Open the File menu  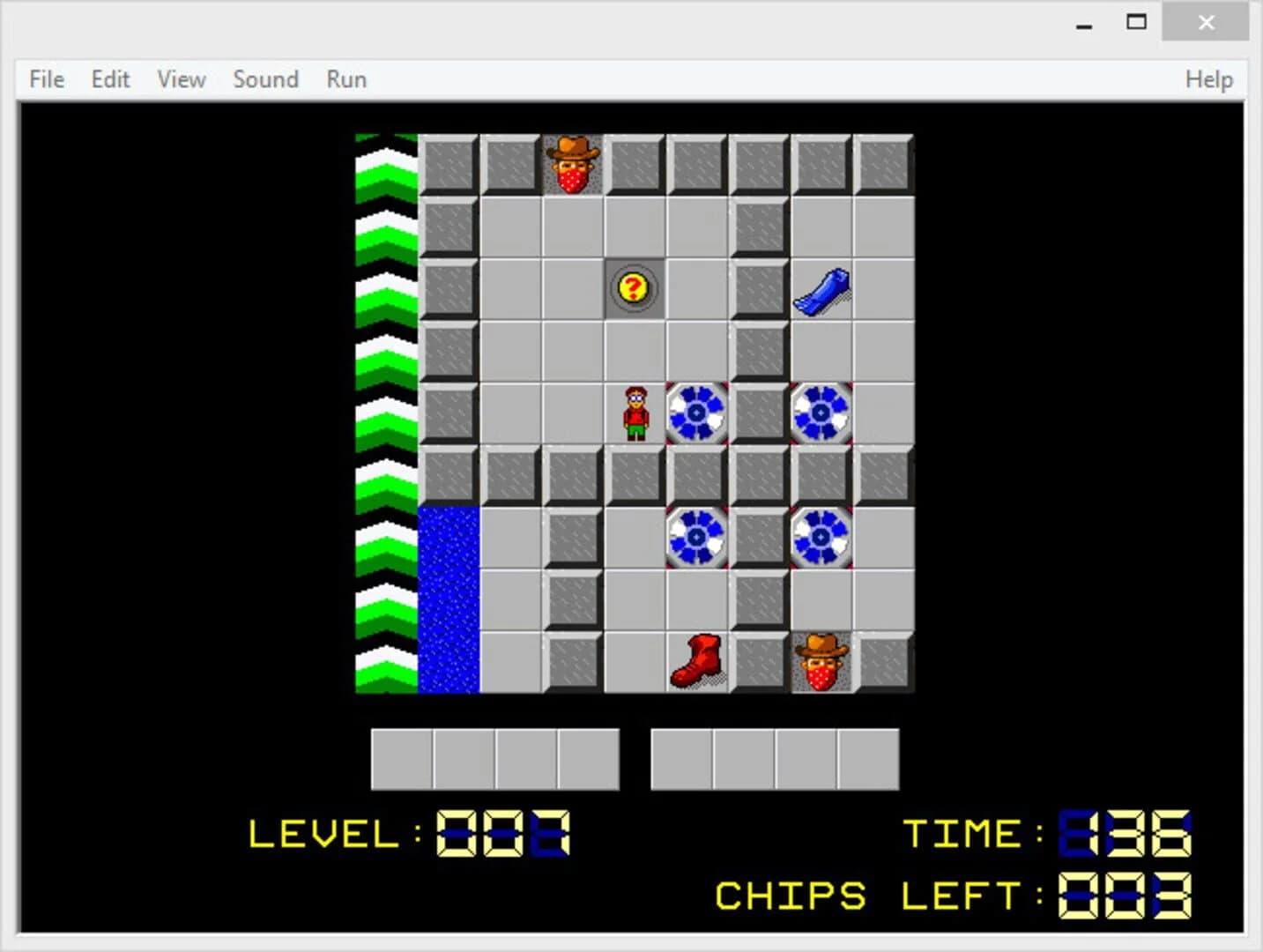[x=45, y=79]
